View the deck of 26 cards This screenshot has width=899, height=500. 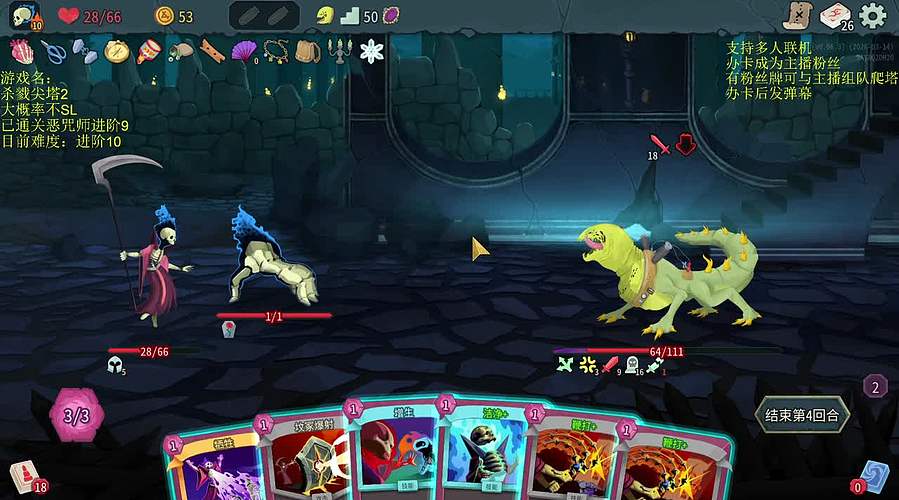[x=835, y=15]
